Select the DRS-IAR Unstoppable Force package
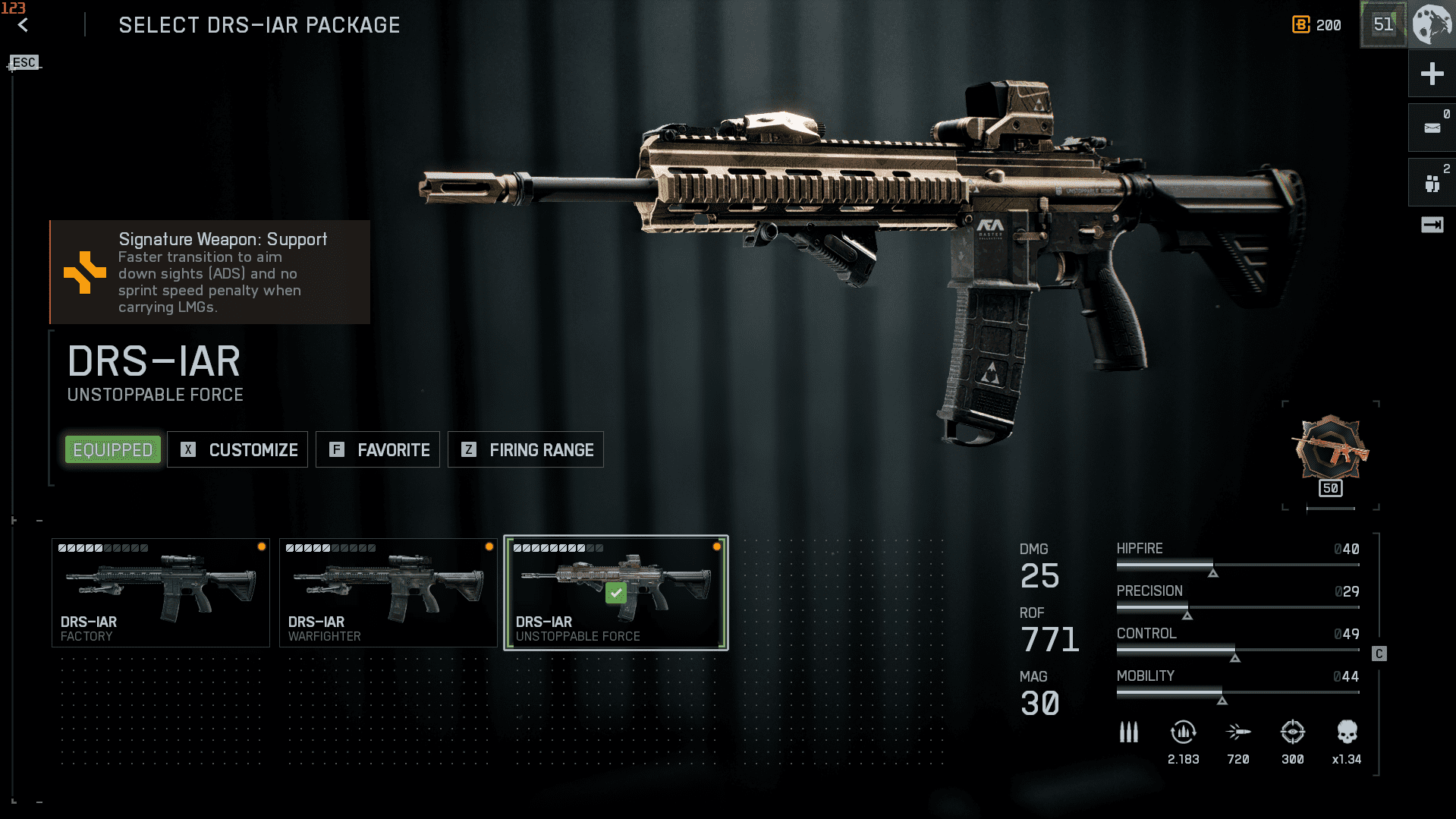This screenshot has height=819, width=1456. coord(616,593)
